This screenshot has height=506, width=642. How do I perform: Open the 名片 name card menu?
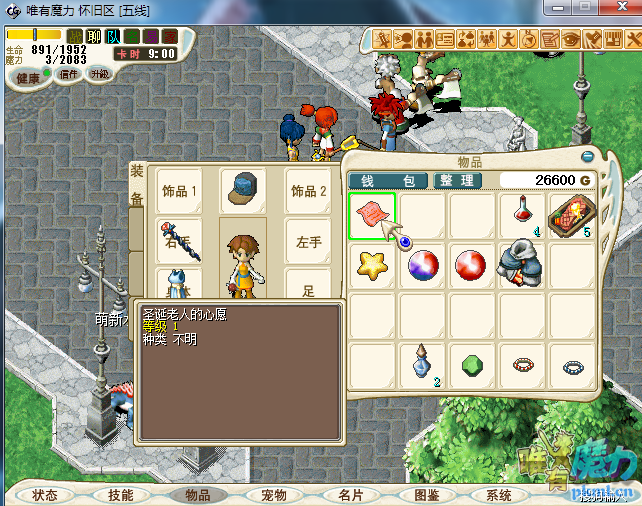pos(351,495)
